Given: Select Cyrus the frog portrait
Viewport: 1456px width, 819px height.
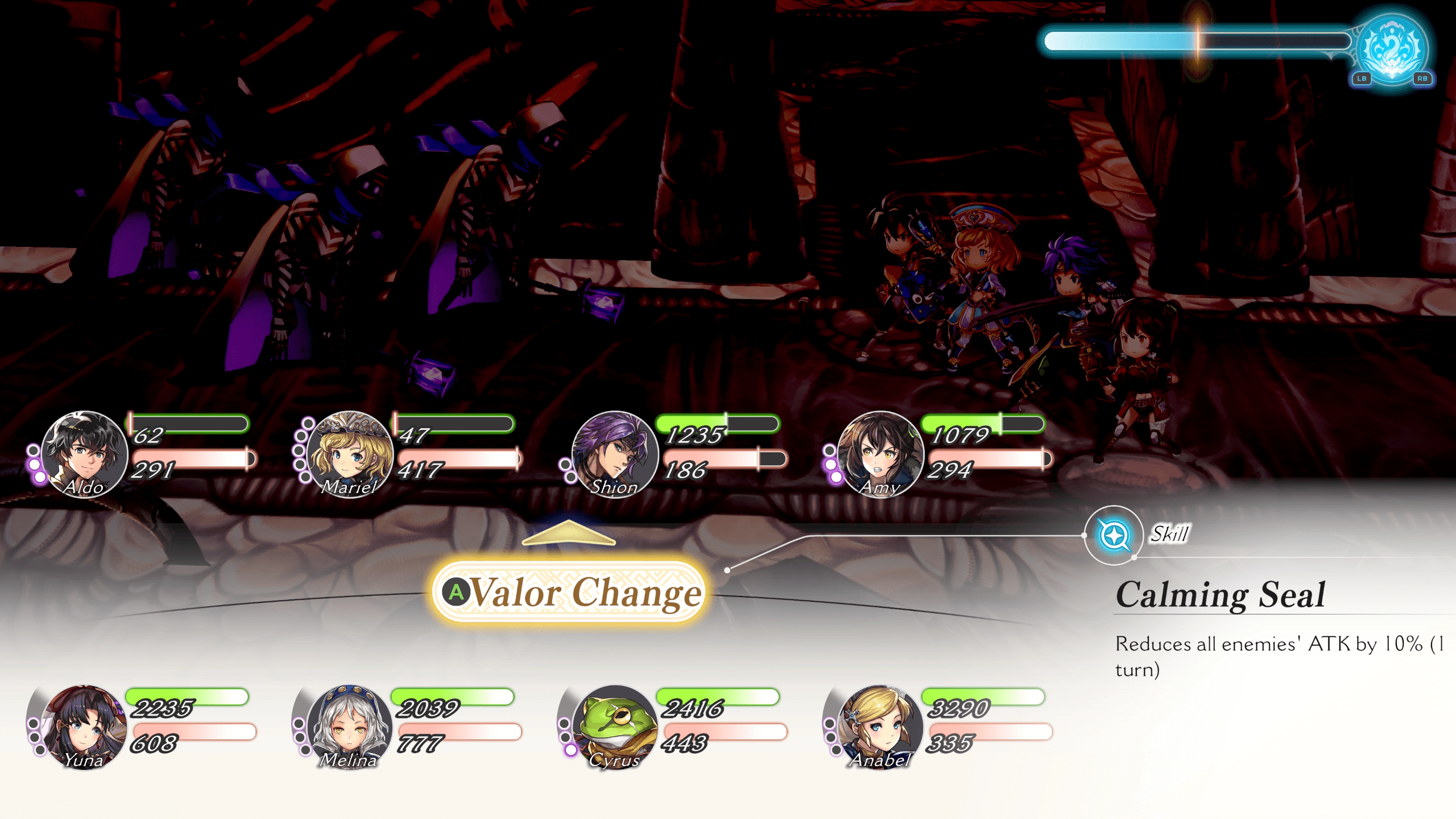Looking at the screenshot, I should point(615,727).
